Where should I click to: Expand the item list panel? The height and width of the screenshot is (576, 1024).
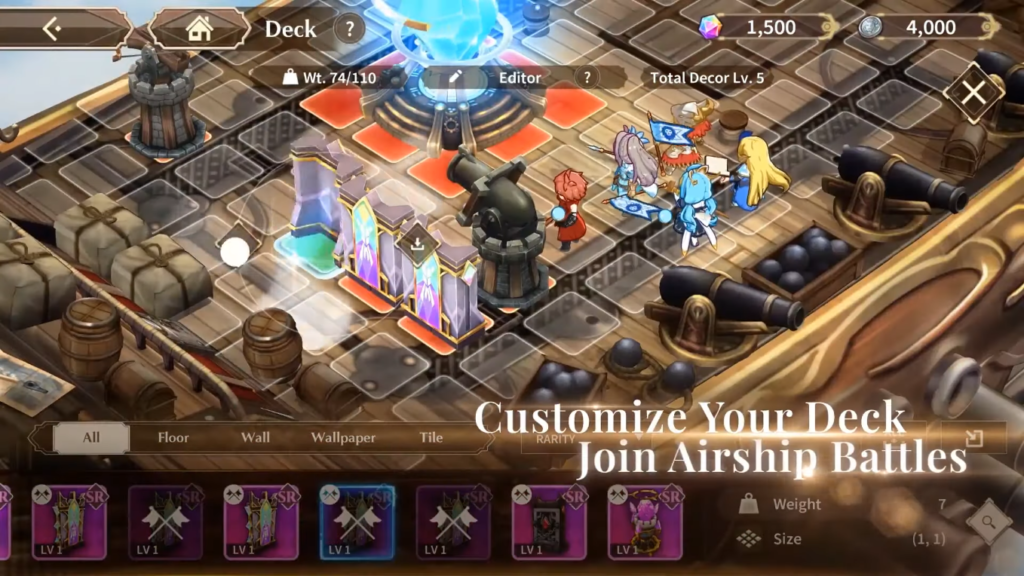pyautogui.click(x=974, y=438)
